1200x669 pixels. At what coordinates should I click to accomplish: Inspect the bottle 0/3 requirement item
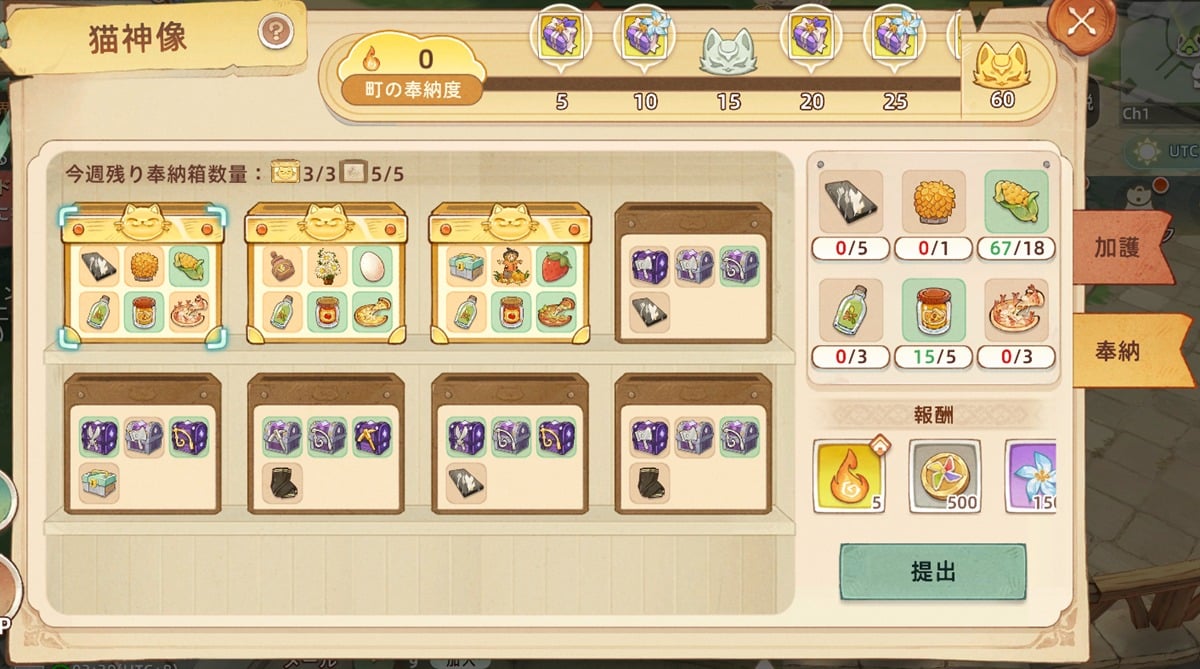click(x=850, y=311)
